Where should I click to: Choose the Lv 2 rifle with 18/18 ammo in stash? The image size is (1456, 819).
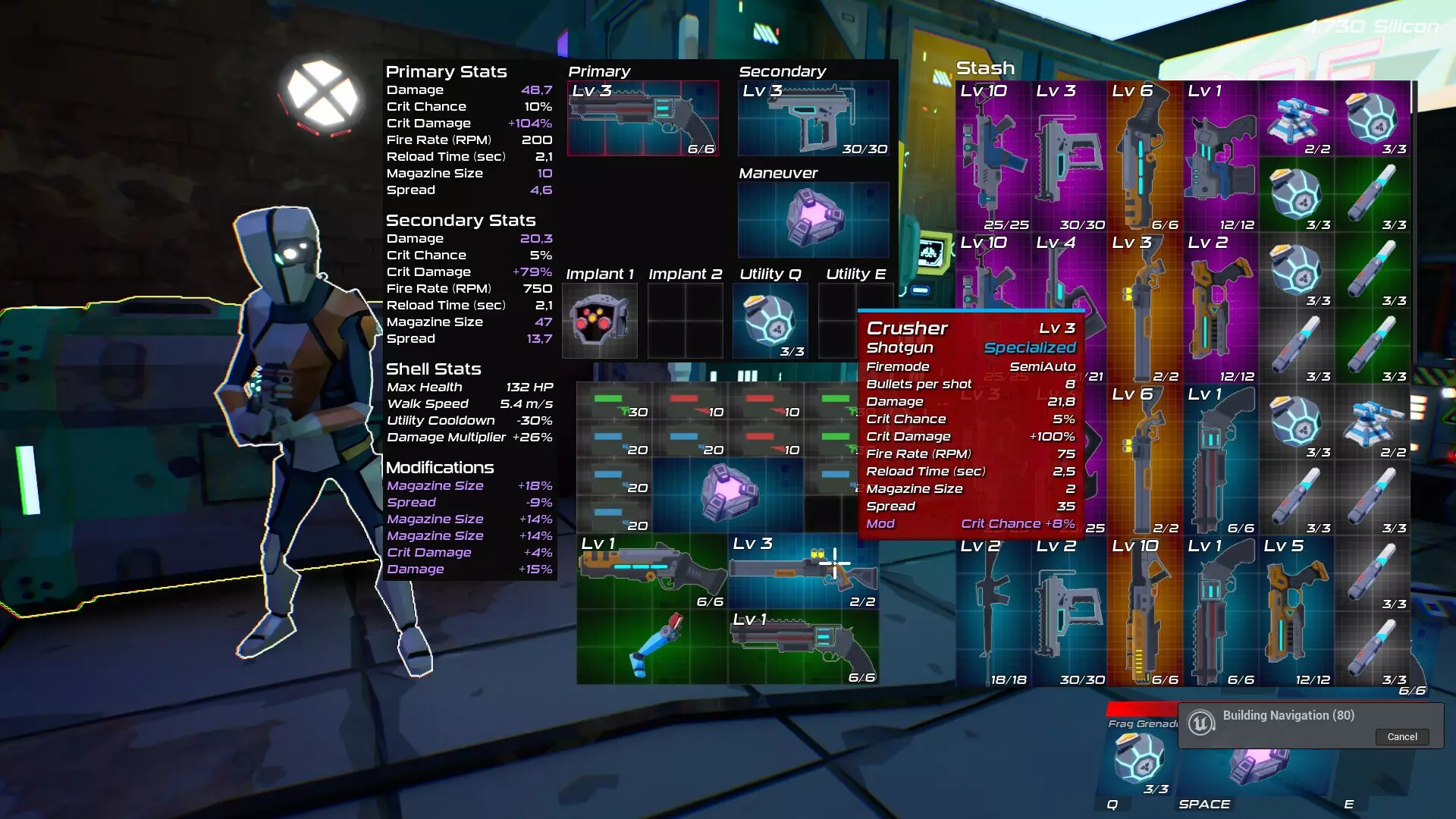[993, 612]
